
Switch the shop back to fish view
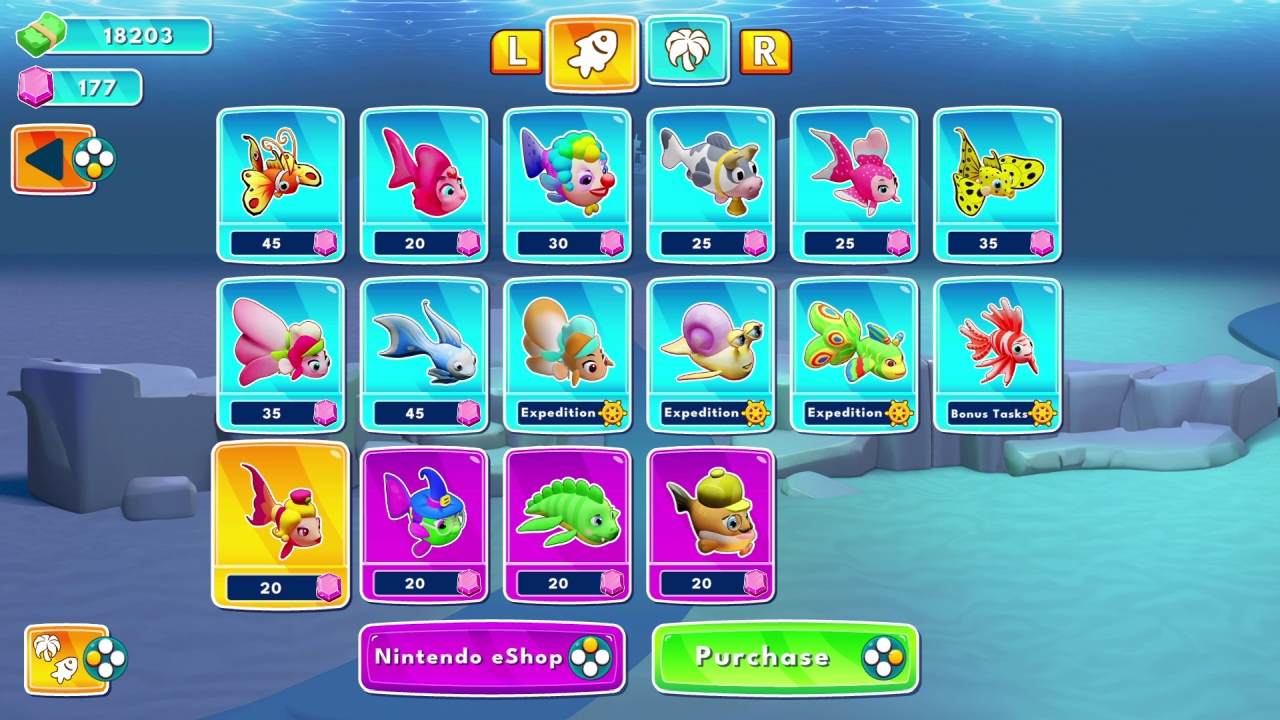pos(592,55)
